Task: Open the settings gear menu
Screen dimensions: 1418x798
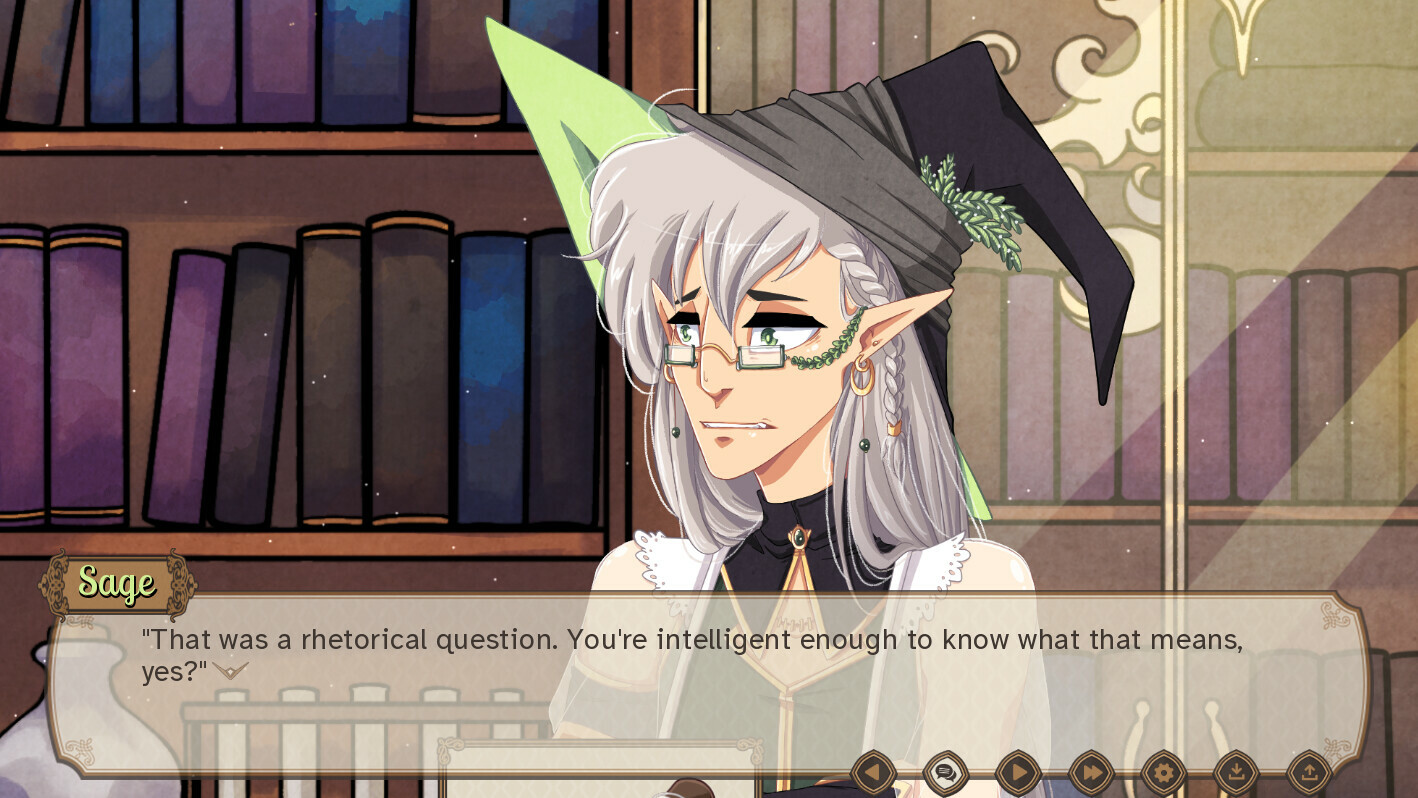Action: pyautogui.click(x=1162, y=773)
